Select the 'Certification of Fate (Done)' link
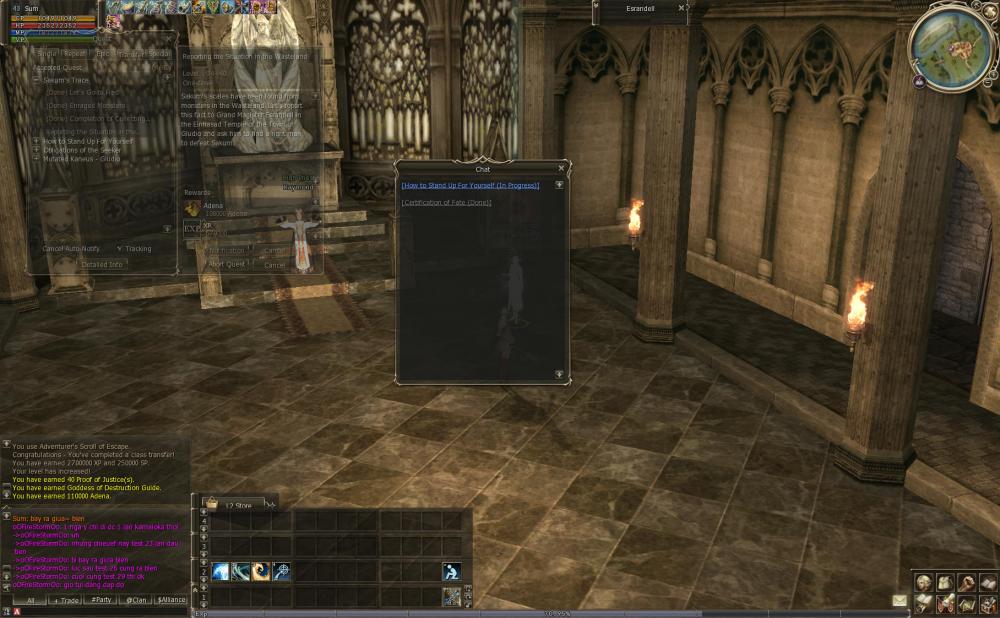This screenshot has height=618, width=1000. click(x=446, y=202)
